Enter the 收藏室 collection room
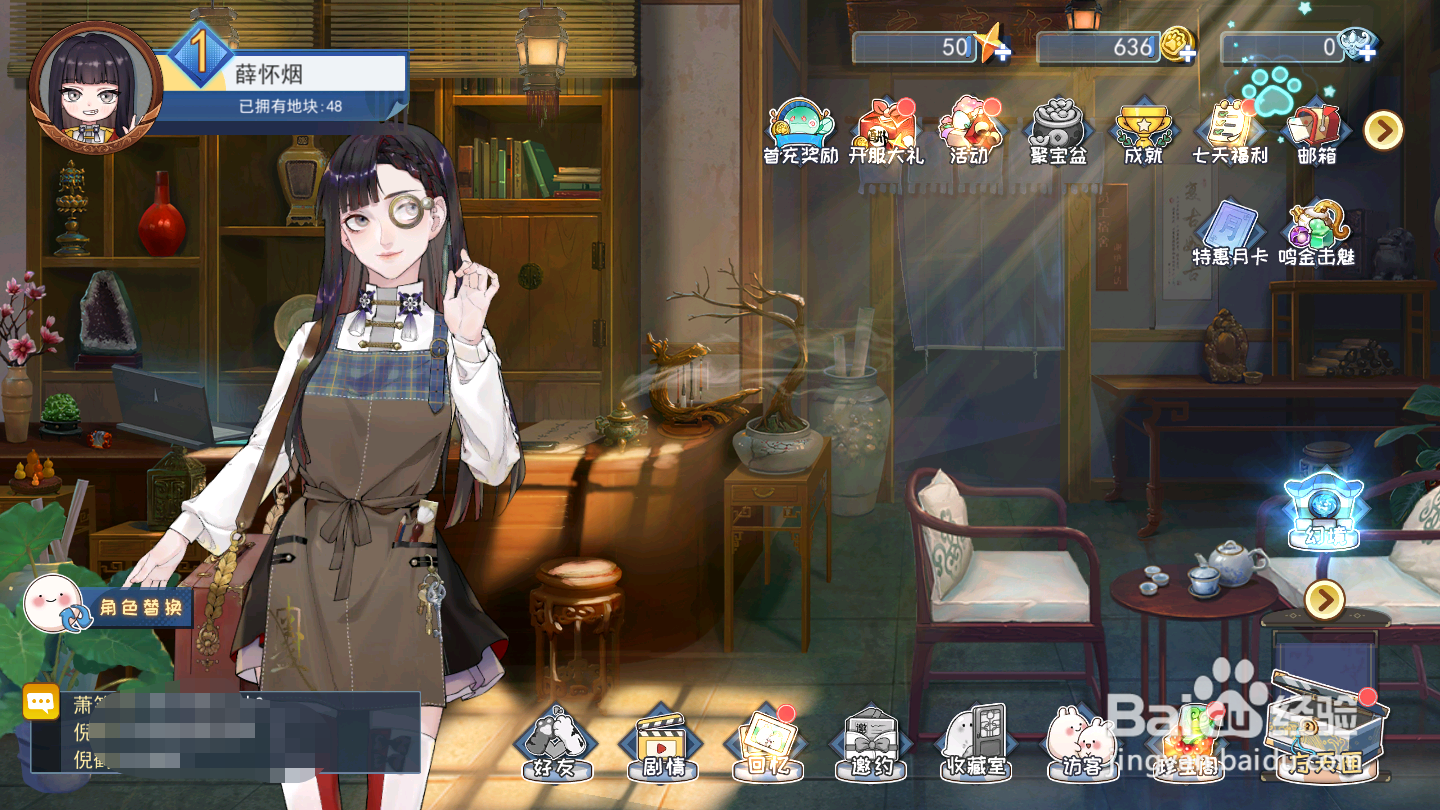 coord(976,744)
